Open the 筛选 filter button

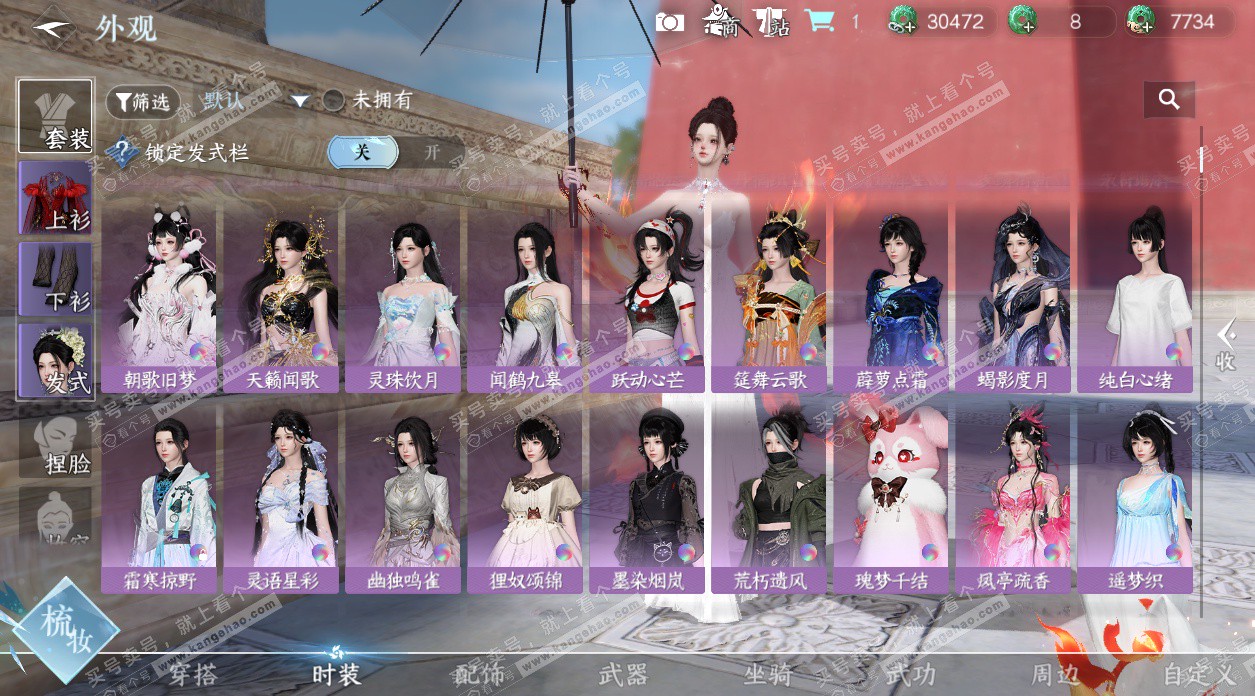[143, 101]
